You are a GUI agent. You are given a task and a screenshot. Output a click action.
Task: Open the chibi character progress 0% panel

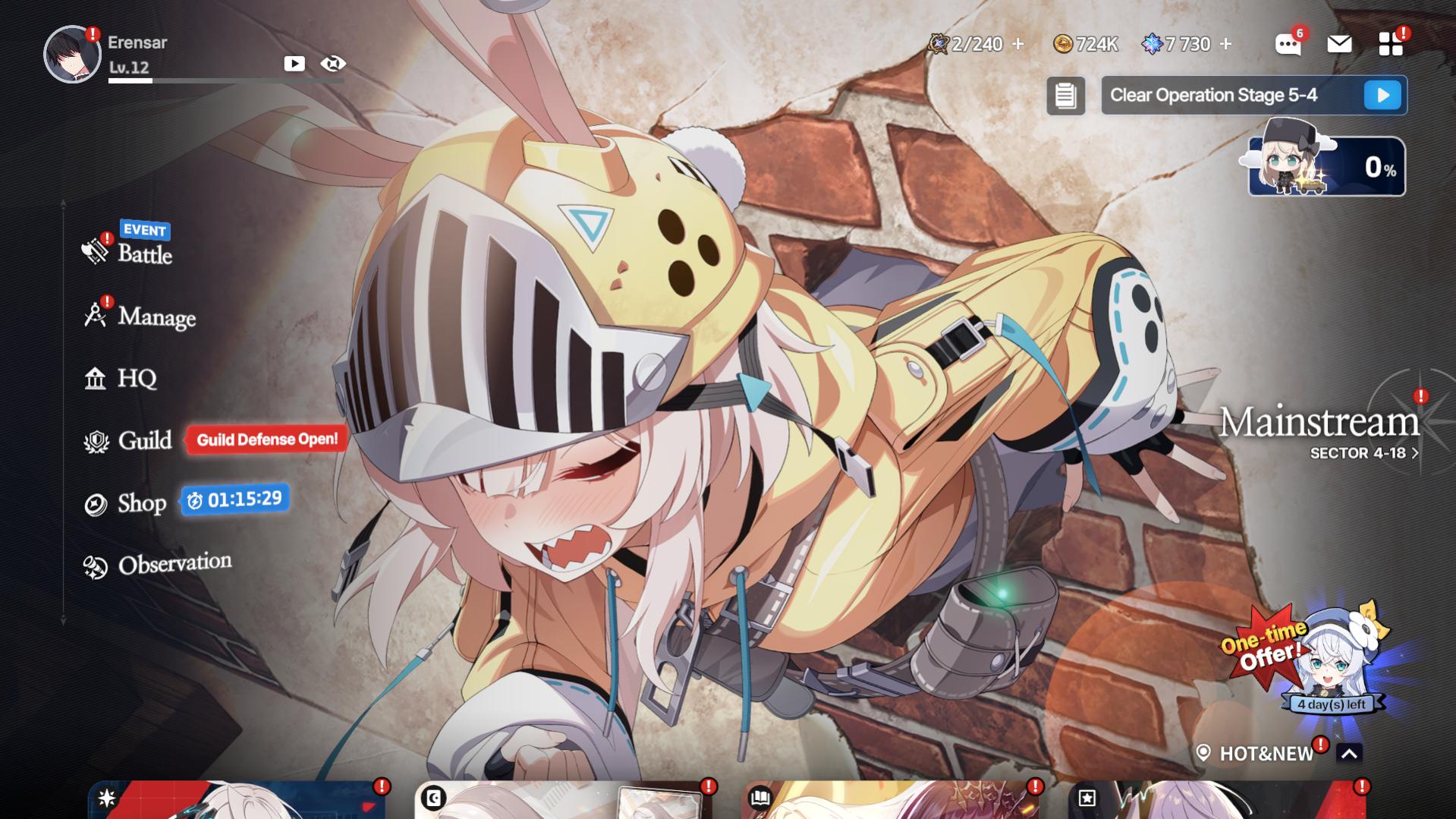click(x=1326, y=165)
